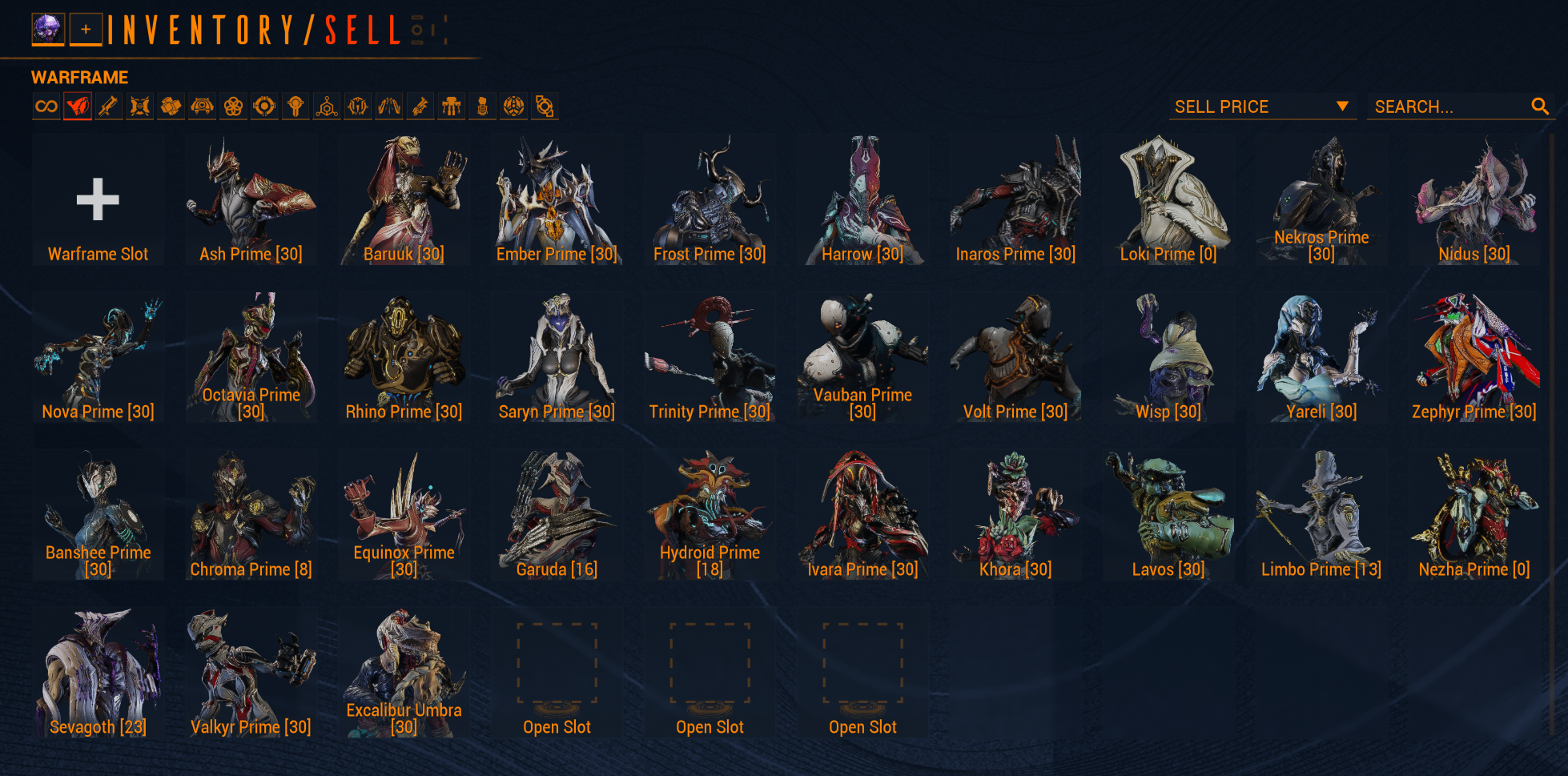Pick the Saryn Prime tile
The height and width of the screenshot is (776, 1568).
coord(557,357)
